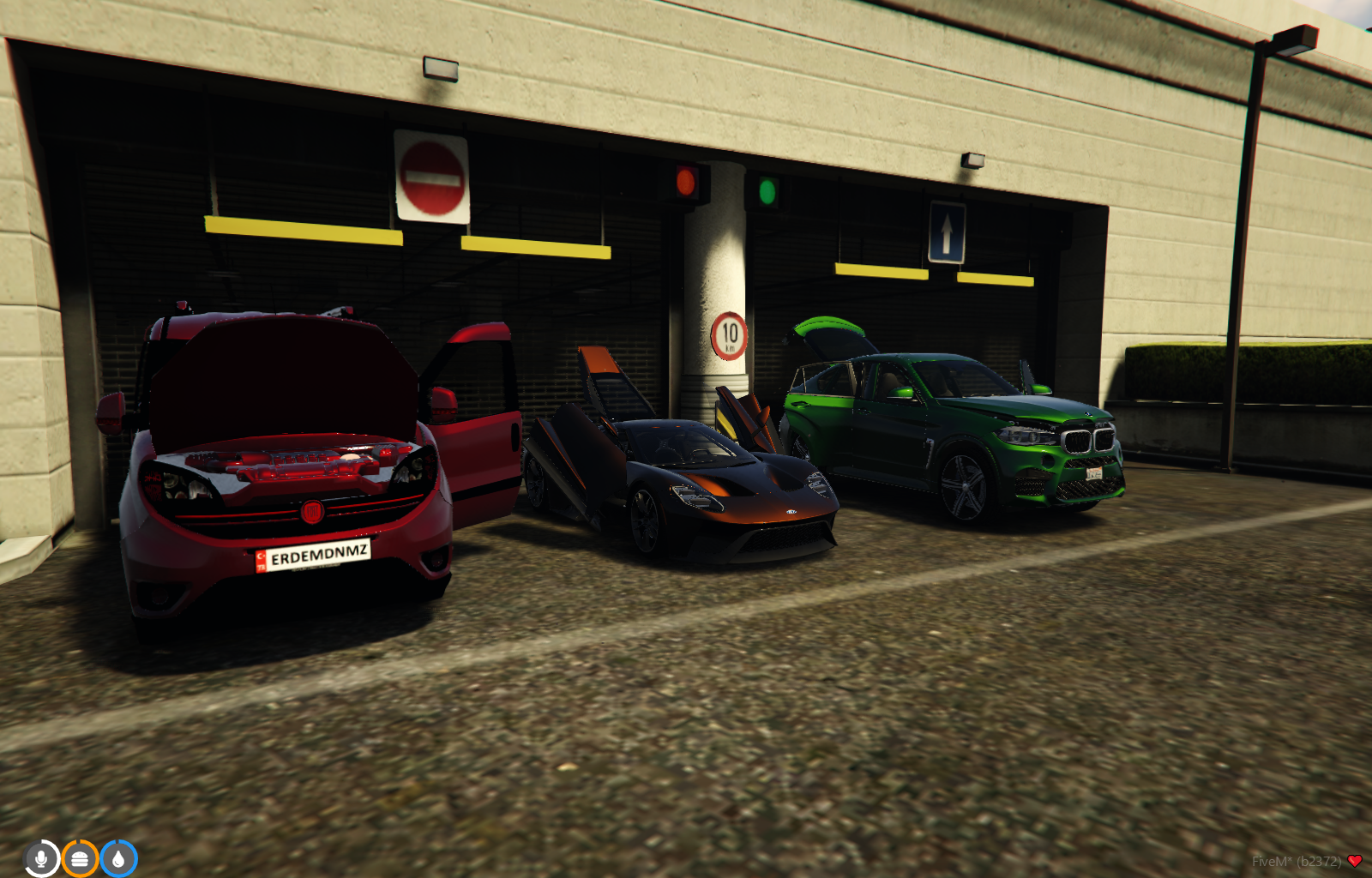Click the microphone voice status icon

pyautogui.click(x=41, y=858)
